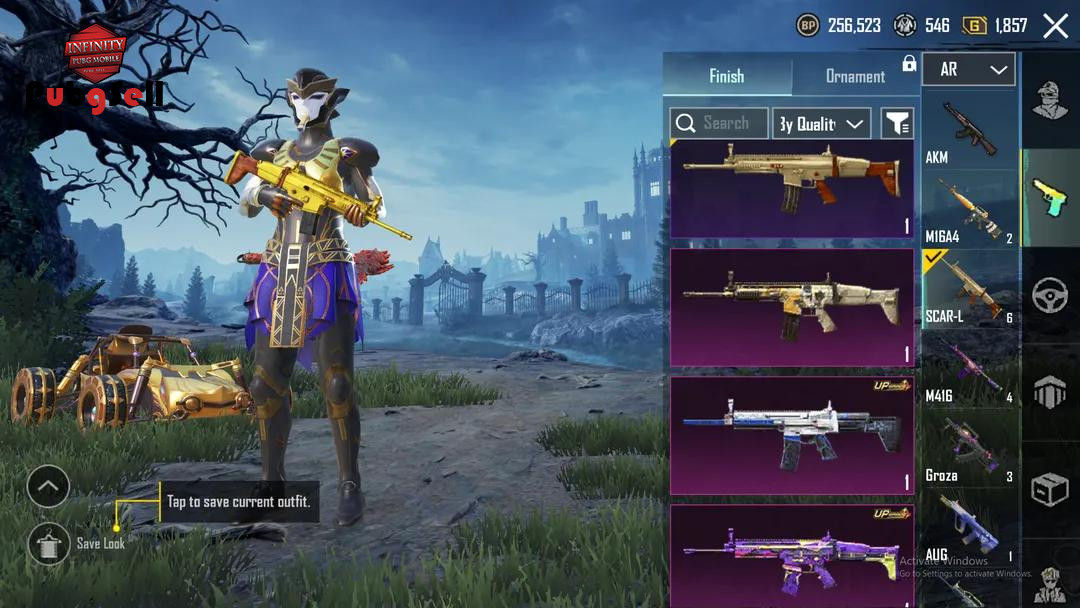Choose the M16A4 weapon entry
The height and width of the screenshot is (608, 1080).
pos(969,211)
